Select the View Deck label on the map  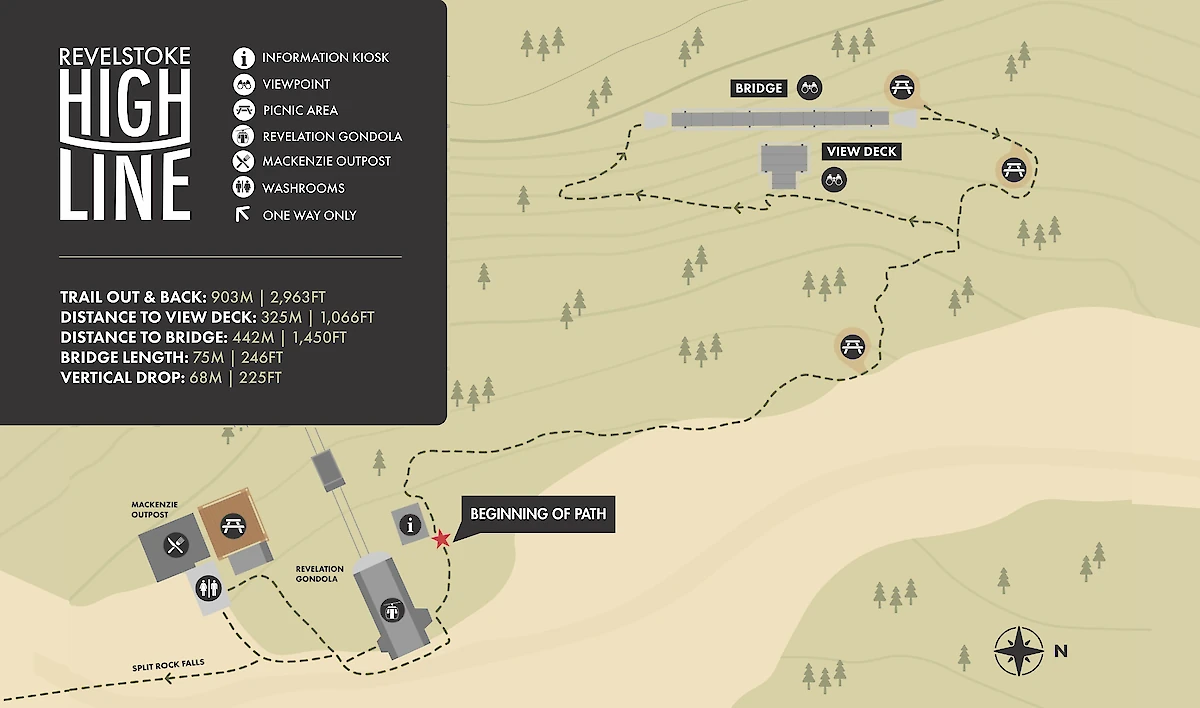click(860, 152)
